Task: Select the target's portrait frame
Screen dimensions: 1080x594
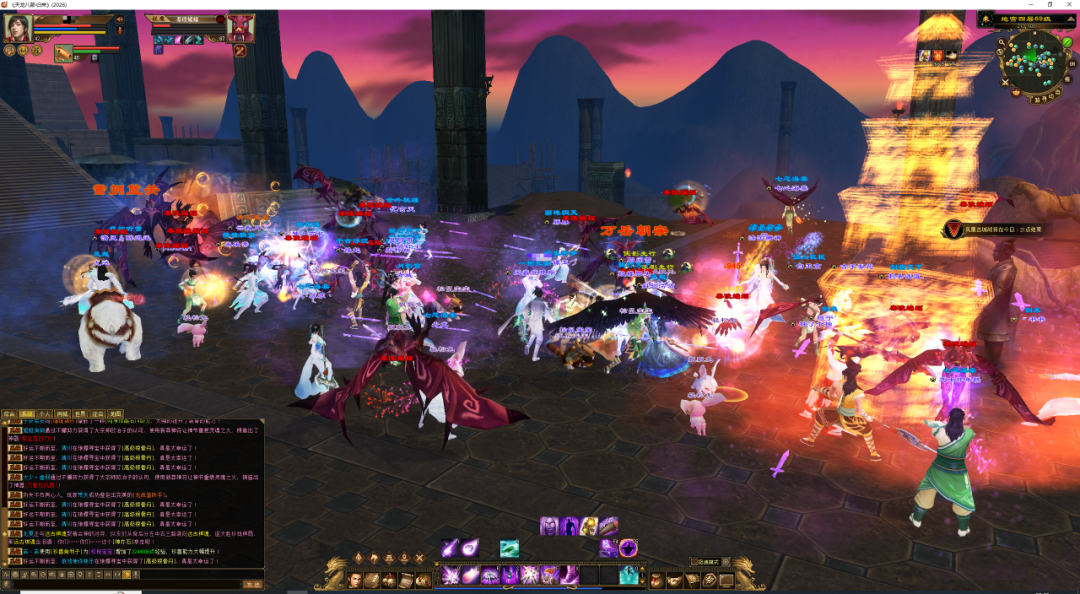Action: tap(241, 27)
